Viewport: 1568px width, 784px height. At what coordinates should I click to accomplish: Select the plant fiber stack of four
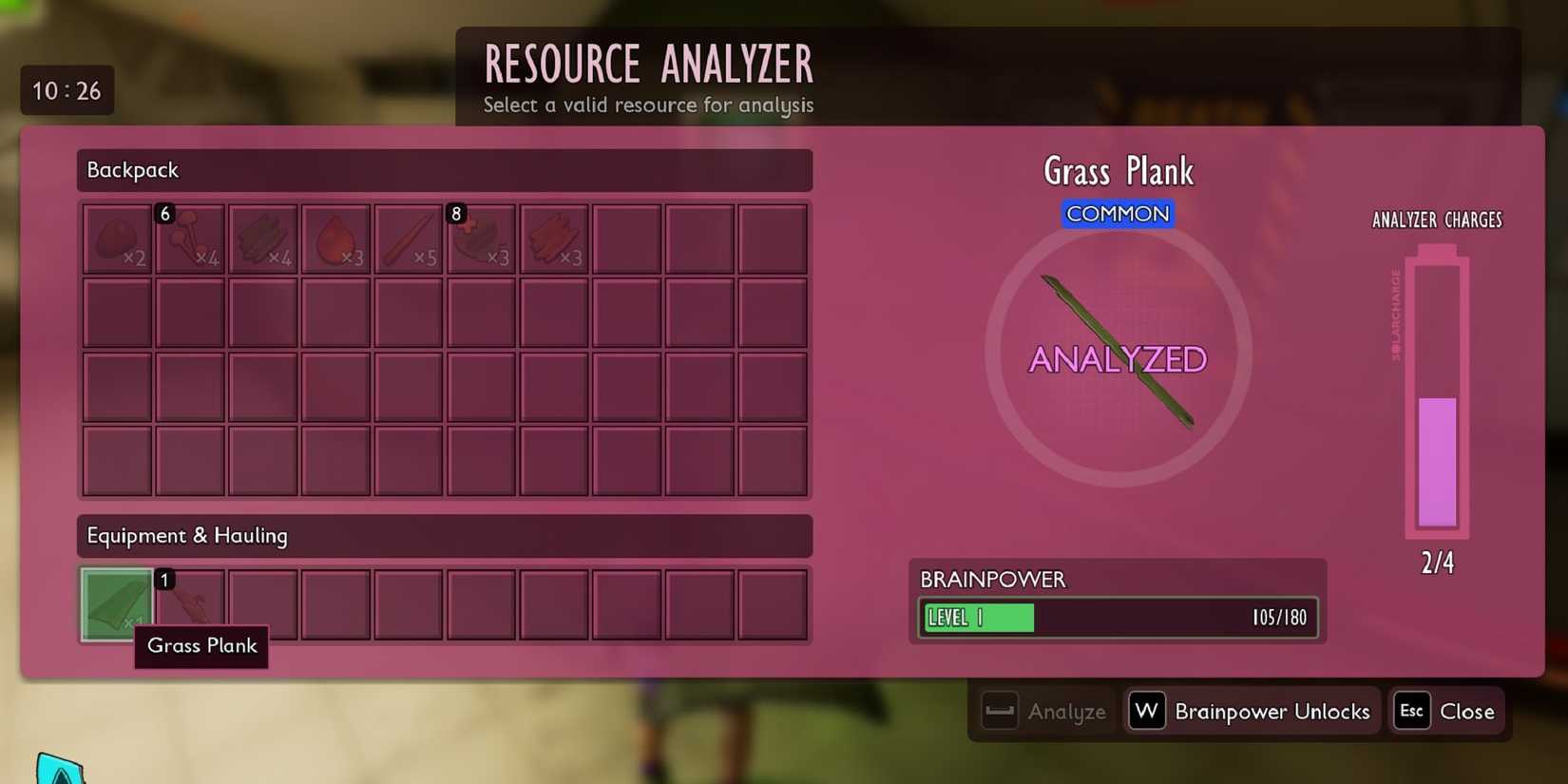tap(262, 238)
